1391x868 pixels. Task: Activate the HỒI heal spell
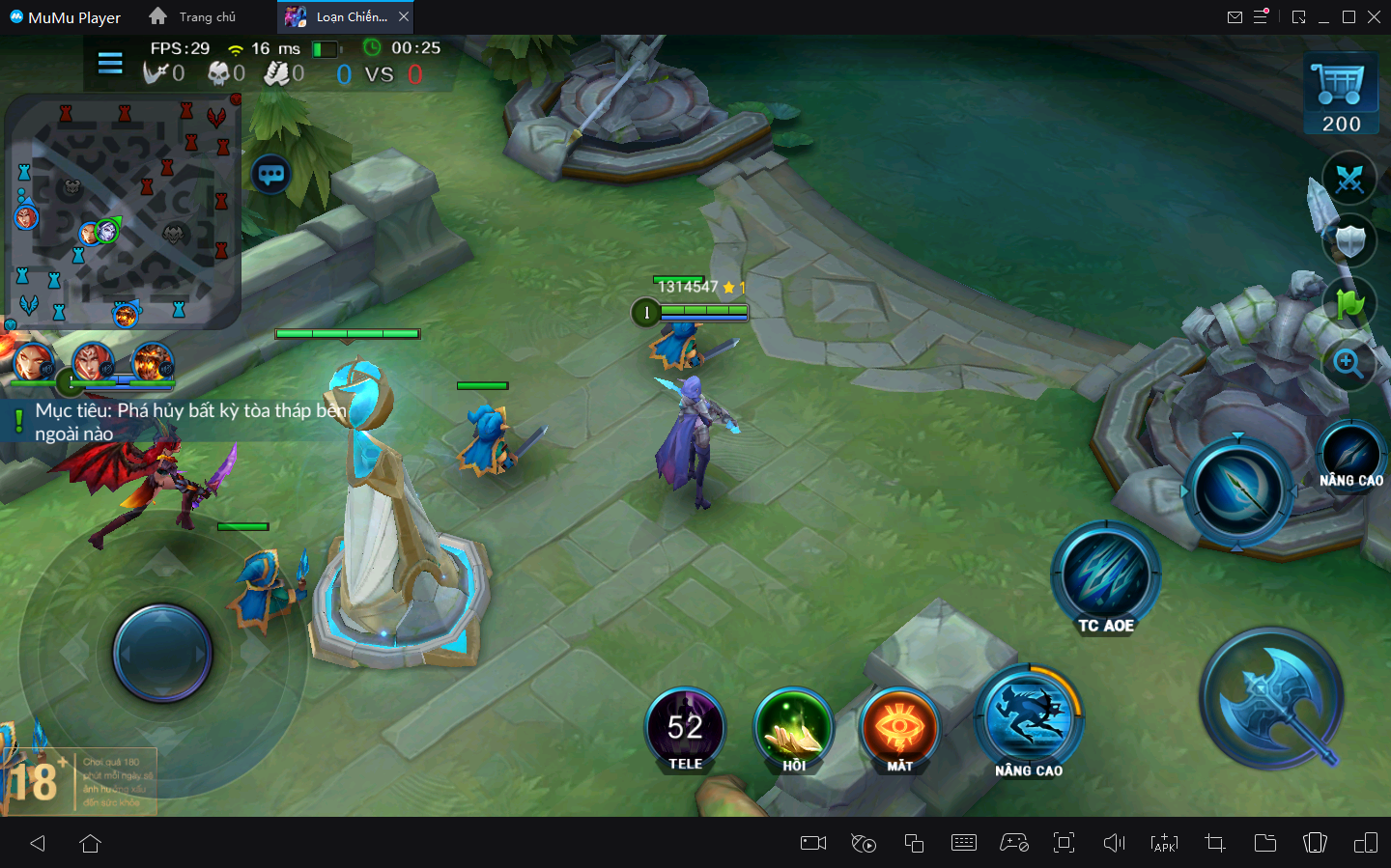[794, 729]
